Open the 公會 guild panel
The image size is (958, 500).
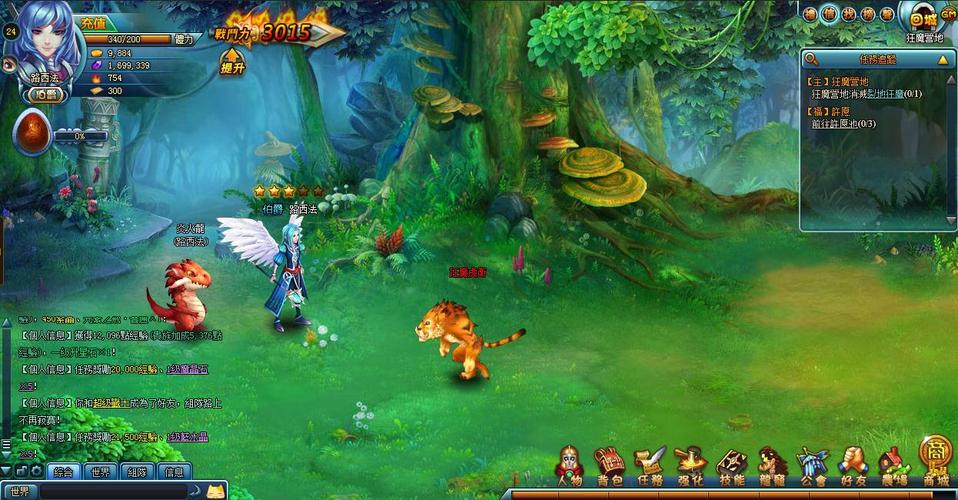click(812, 467)
